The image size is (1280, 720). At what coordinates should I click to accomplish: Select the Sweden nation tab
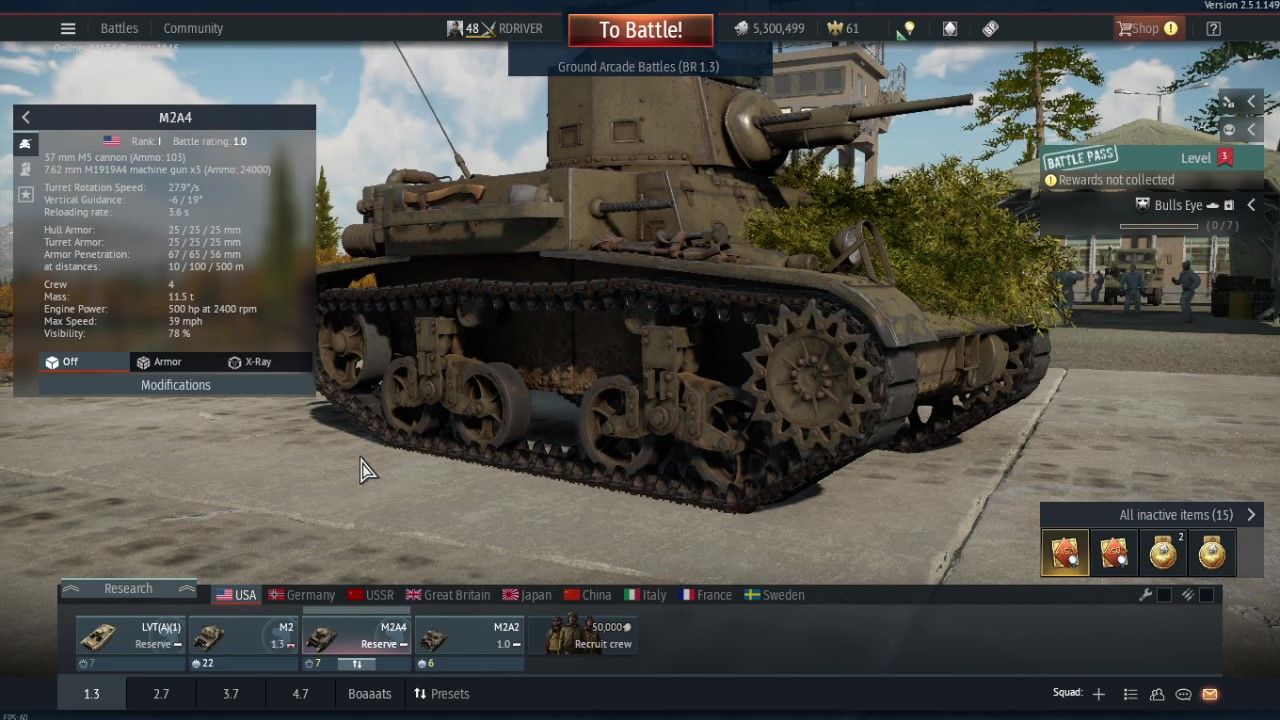(x=774, y=595)
